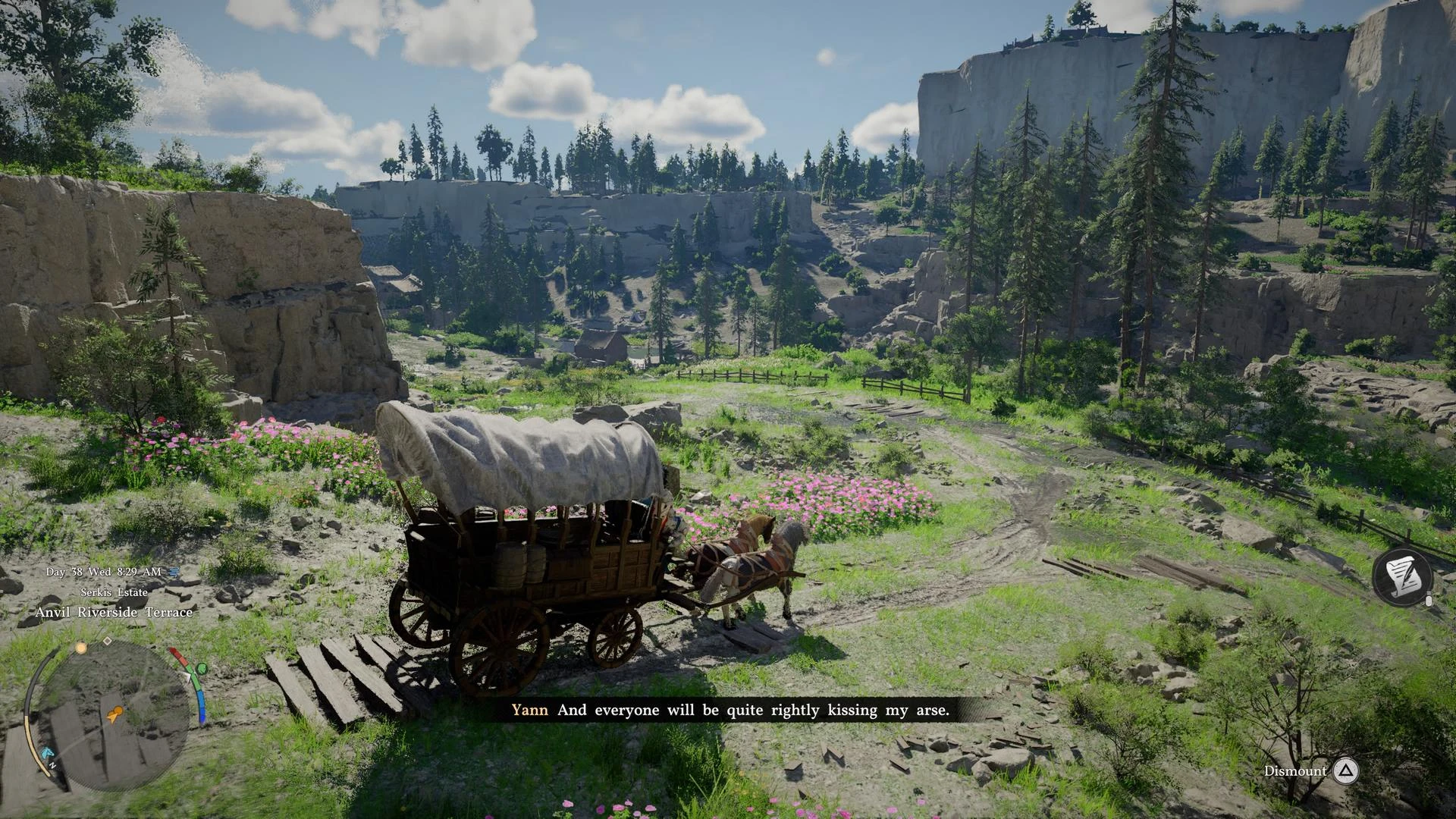Click the blue wind icon beside the time

[x=174, y=572]
